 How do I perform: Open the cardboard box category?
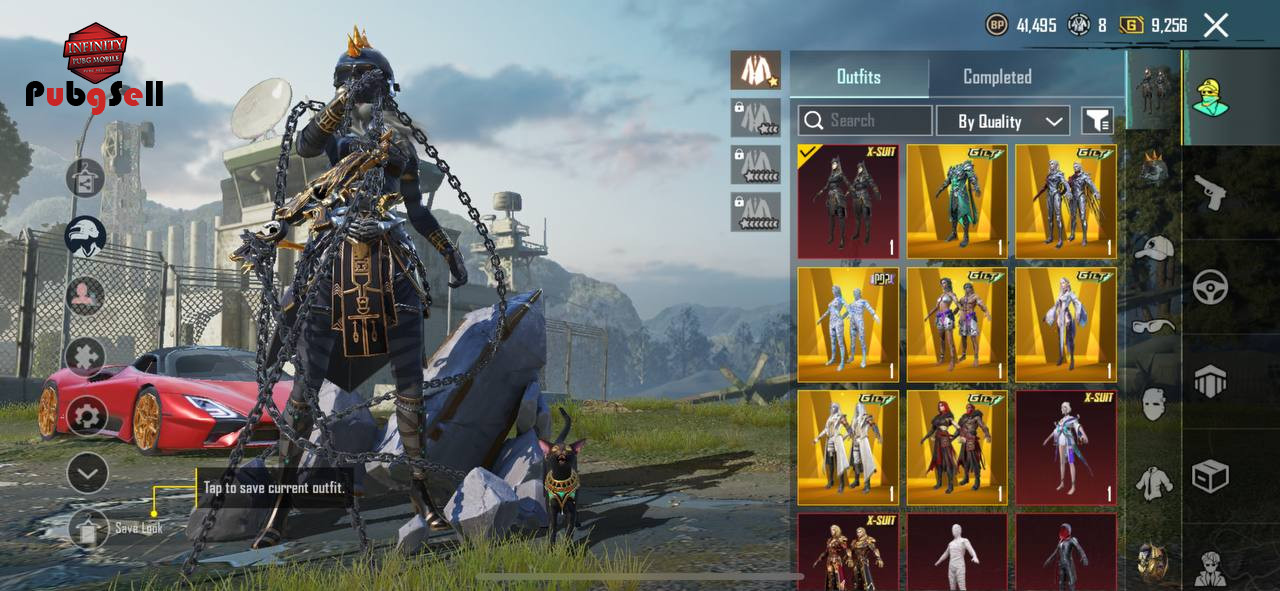pos(1210,476)
